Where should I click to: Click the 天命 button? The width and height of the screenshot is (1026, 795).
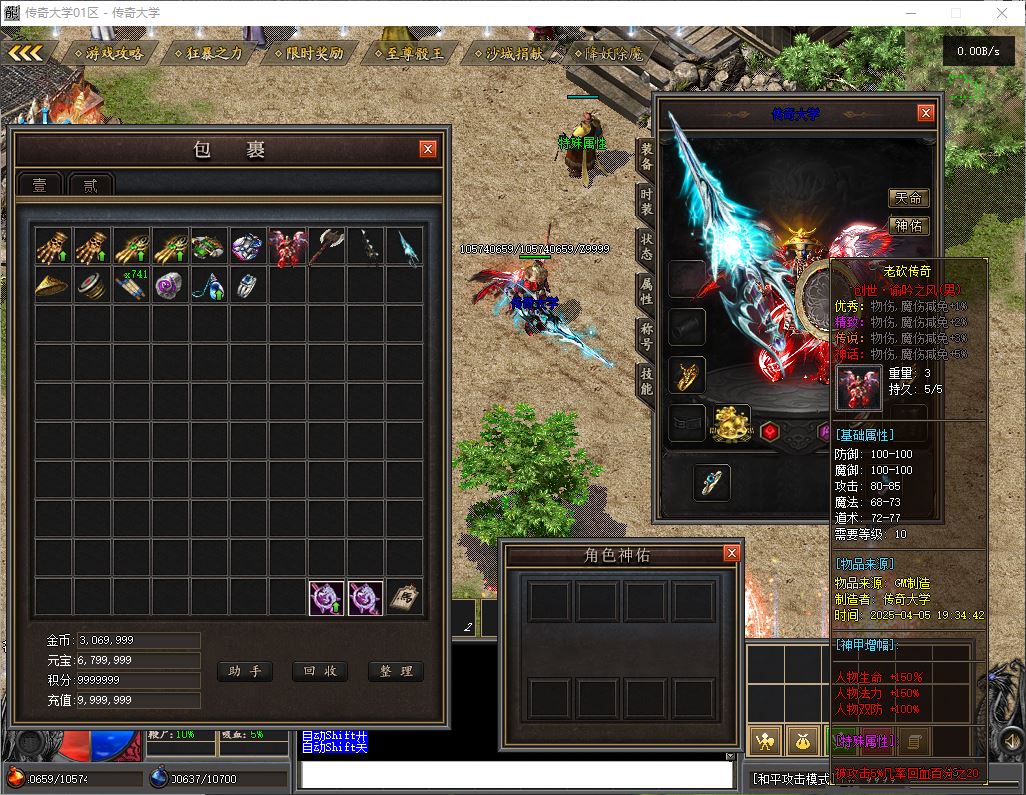(908, 198)
